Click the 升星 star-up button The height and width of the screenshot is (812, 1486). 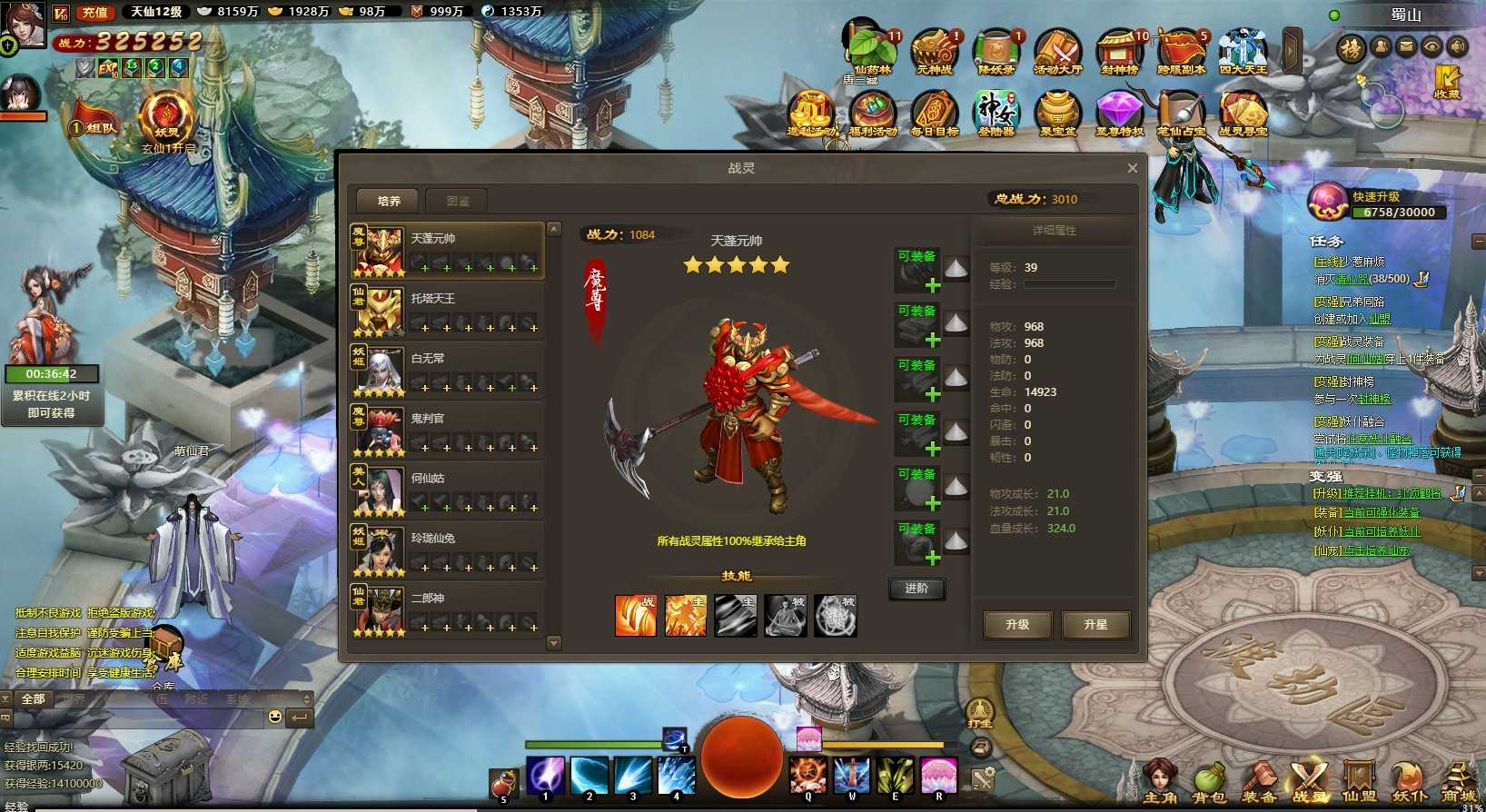(1095, 625)
